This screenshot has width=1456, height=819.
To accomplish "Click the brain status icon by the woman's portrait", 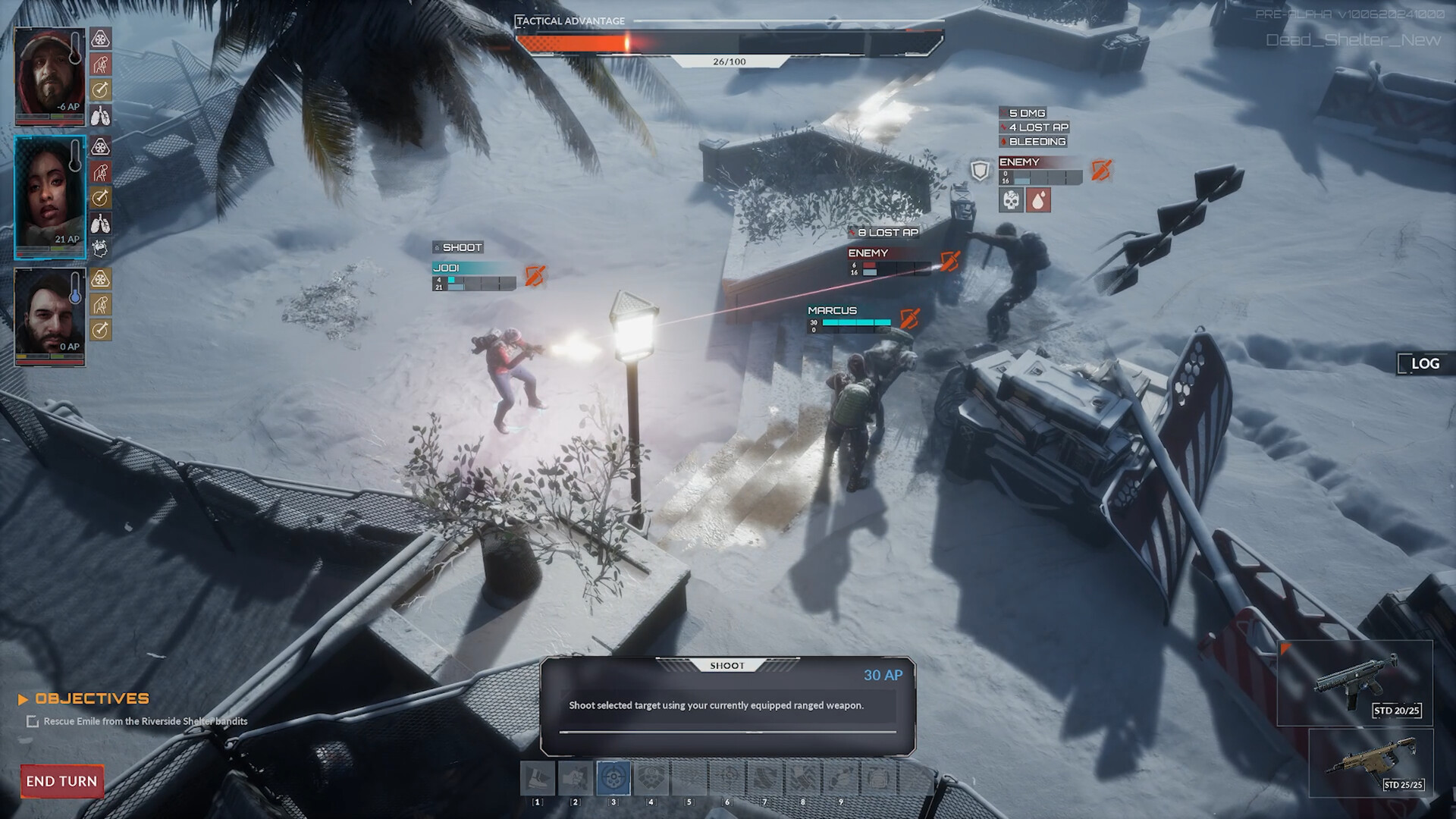I will click(100, 248).
